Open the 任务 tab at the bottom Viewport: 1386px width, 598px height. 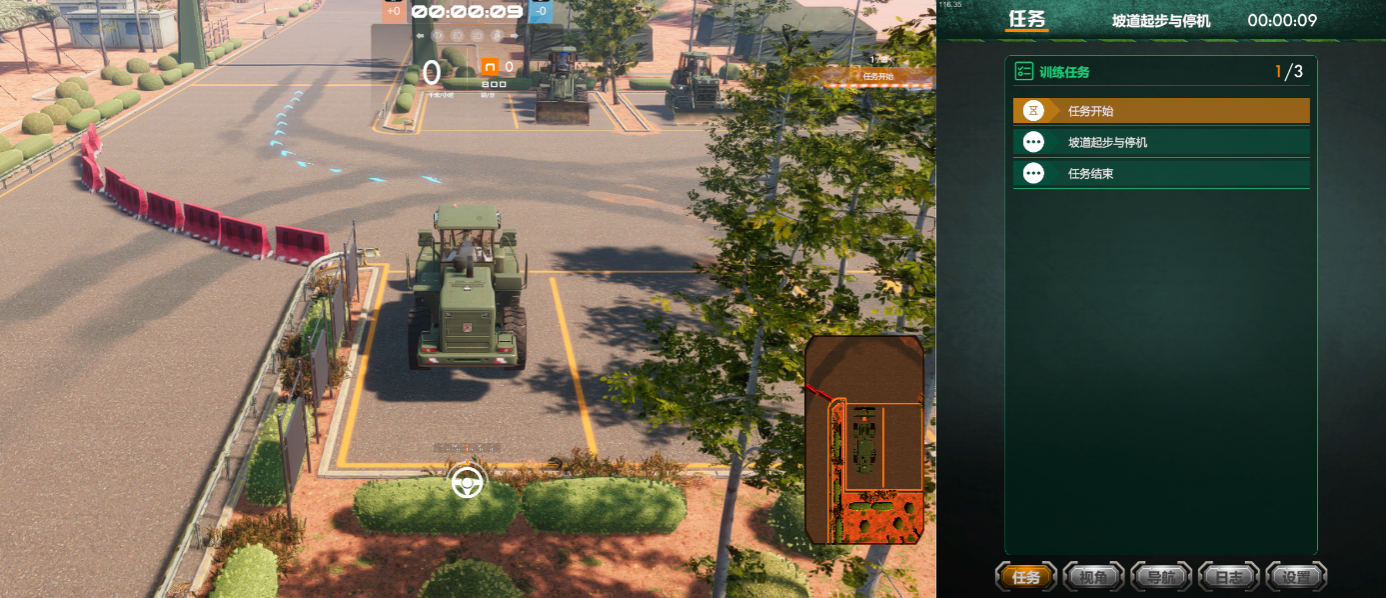point(1026,577)
